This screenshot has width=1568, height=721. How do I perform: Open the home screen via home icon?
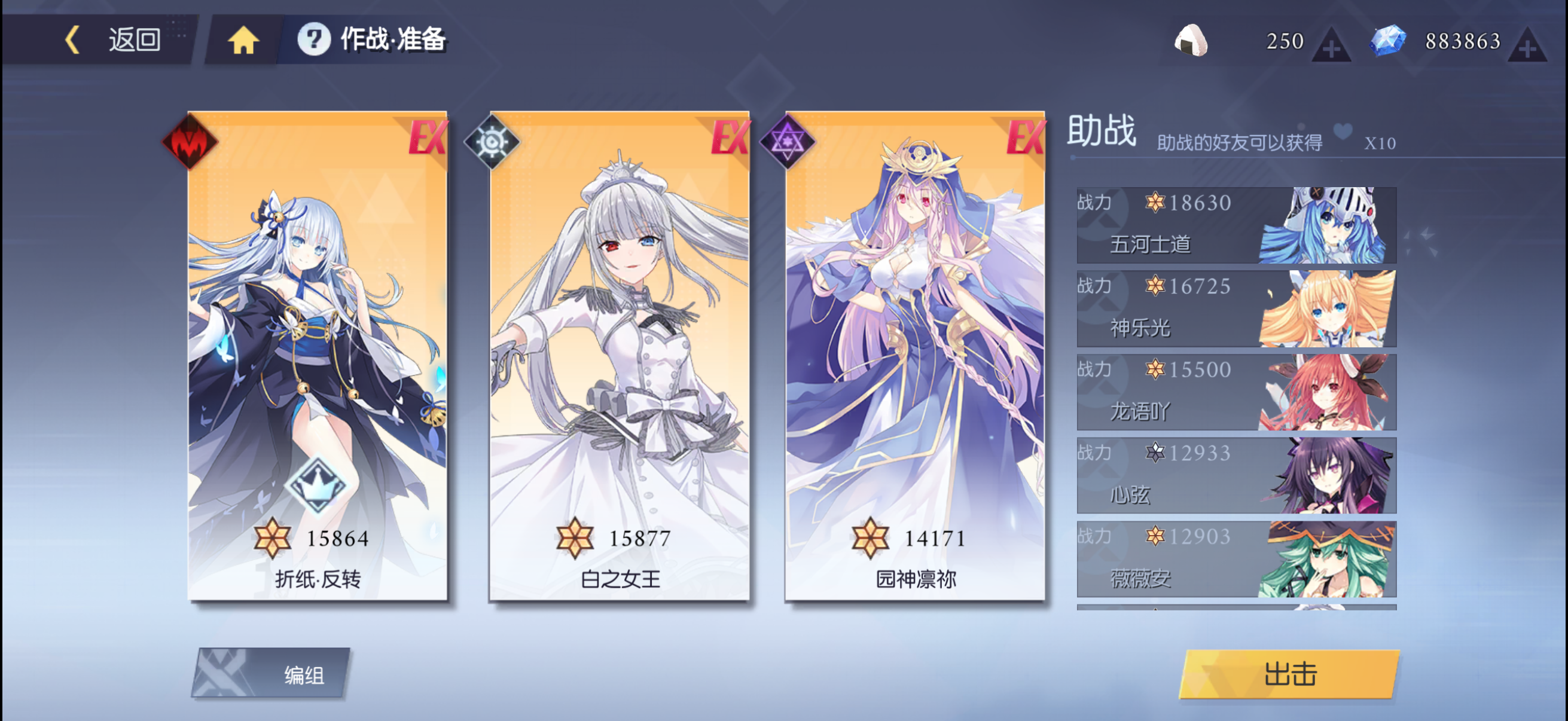coord(243,40)
